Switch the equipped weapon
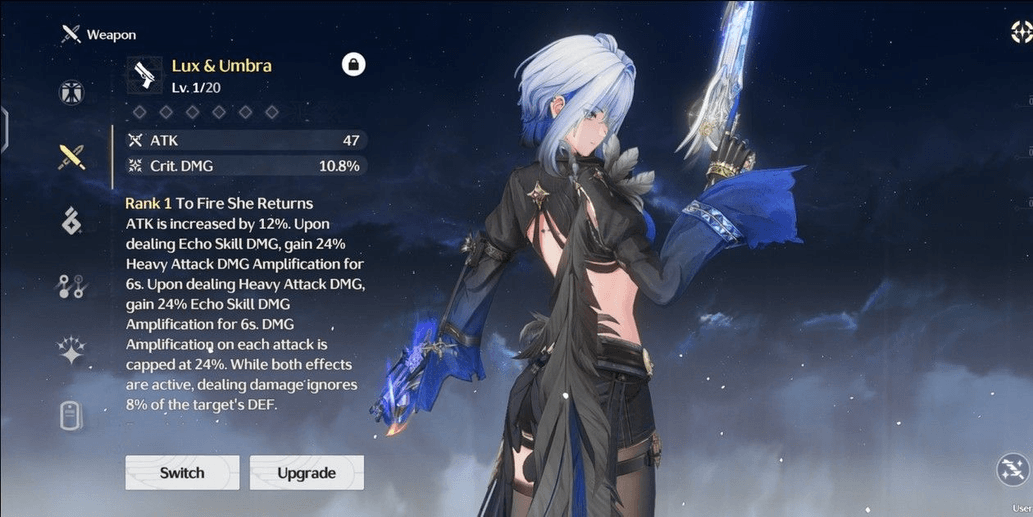The height and width of the screenshot is (517, 1033). click(182, 473)
